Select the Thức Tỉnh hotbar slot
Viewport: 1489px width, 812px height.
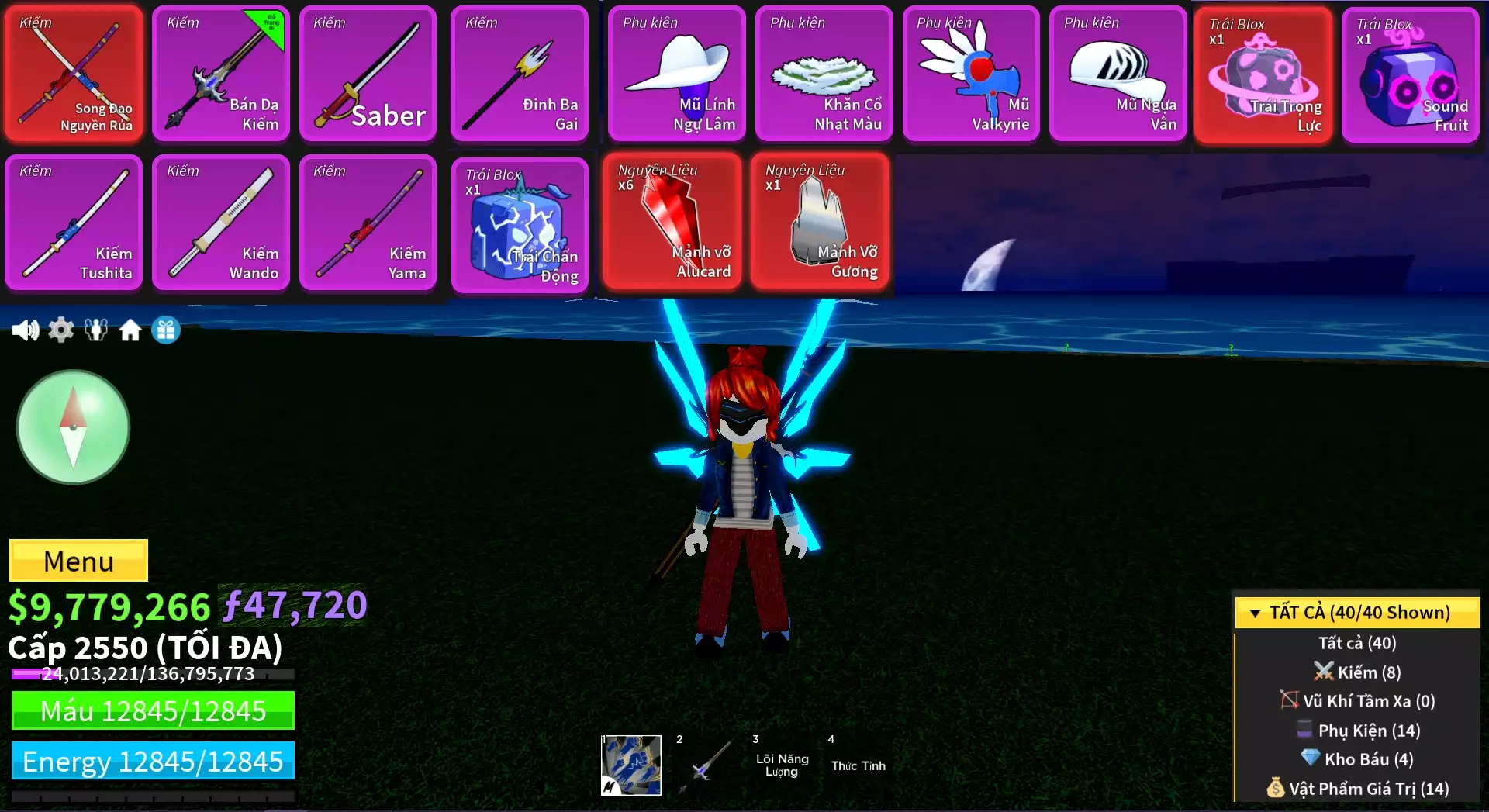pyautogui.click(x=859, y=765)
